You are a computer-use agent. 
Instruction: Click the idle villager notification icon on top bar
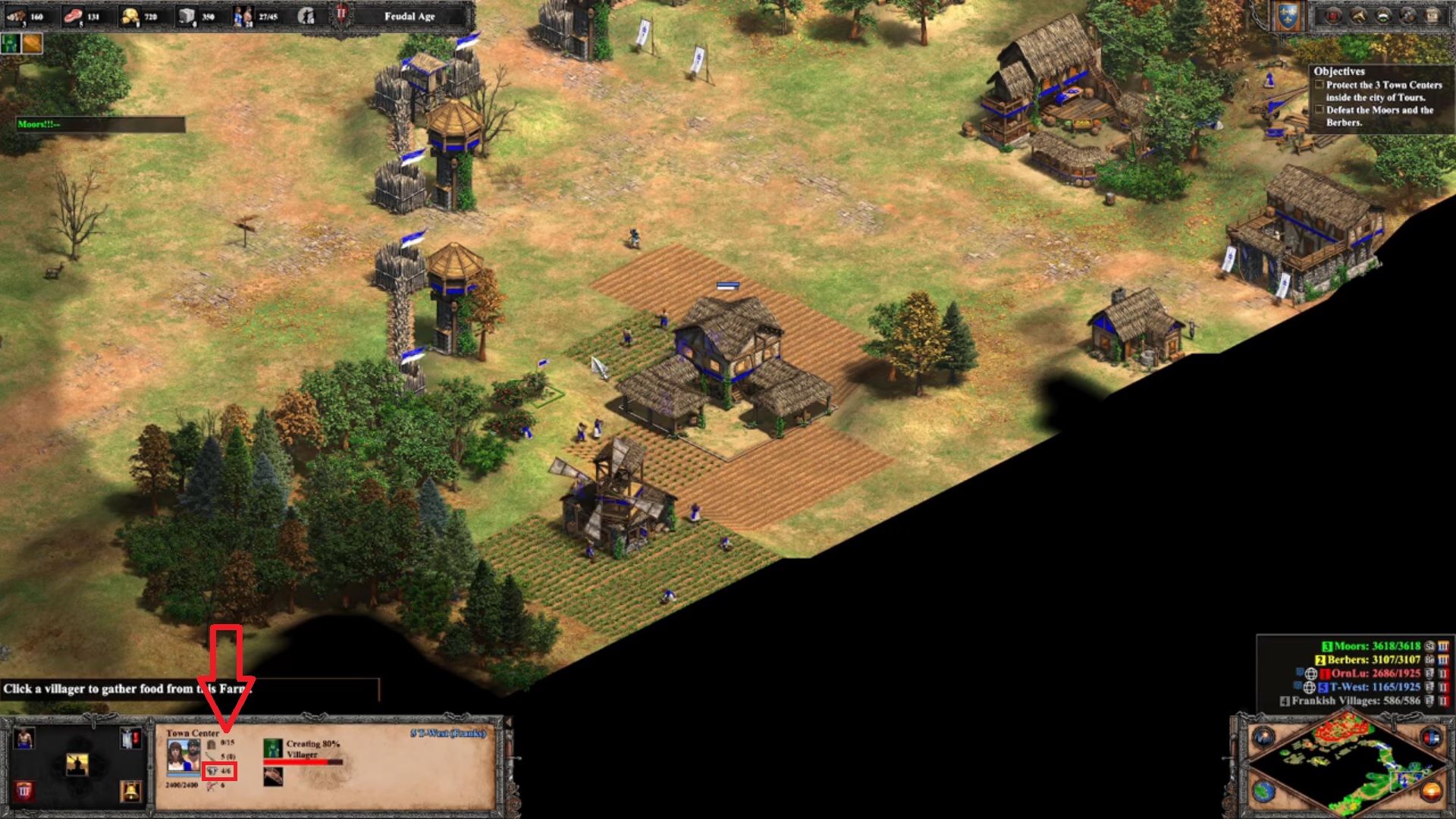point(307,15)
